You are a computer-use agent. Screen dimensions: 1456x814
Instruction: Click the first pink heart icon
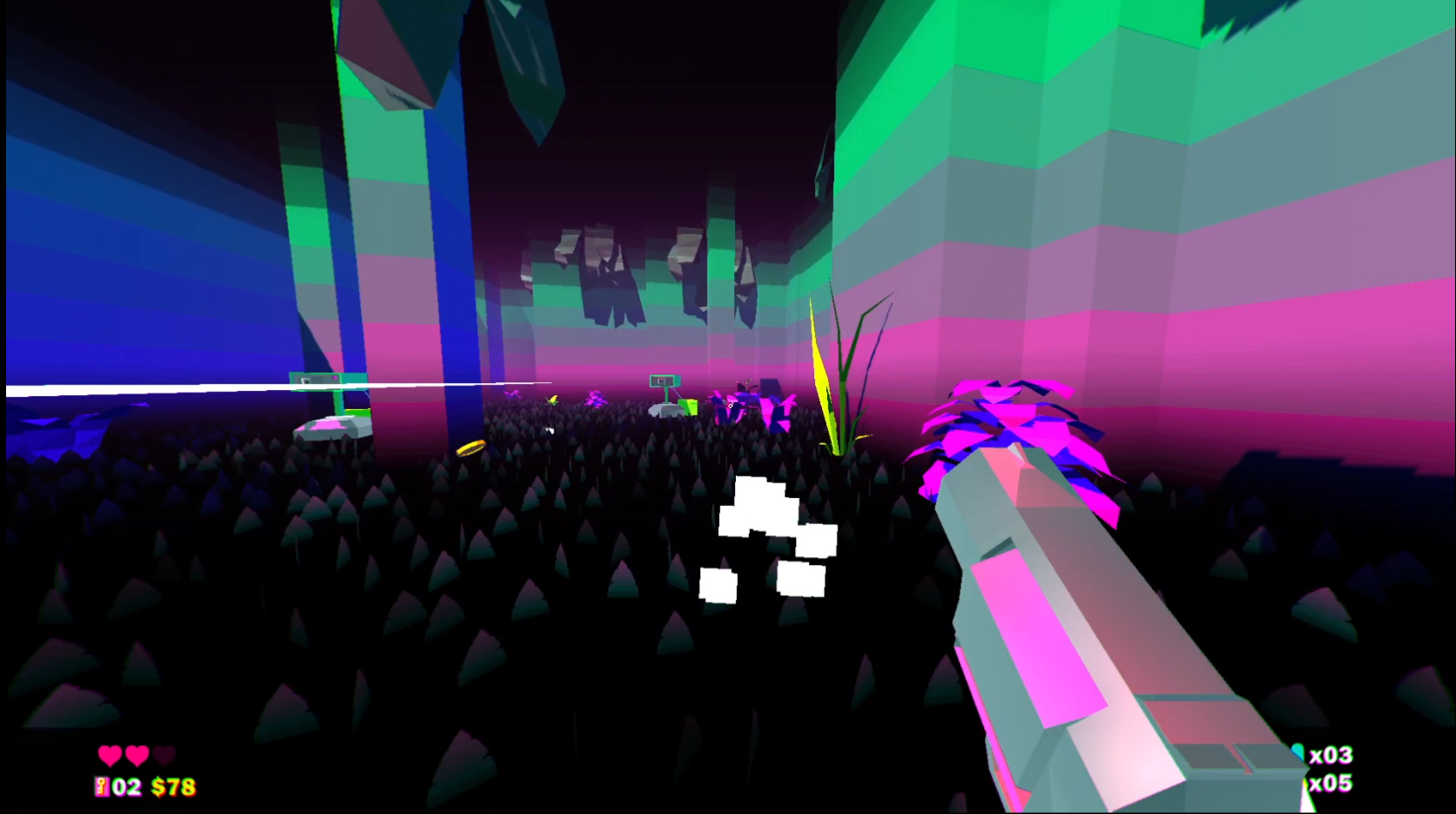tap(111, 756)
